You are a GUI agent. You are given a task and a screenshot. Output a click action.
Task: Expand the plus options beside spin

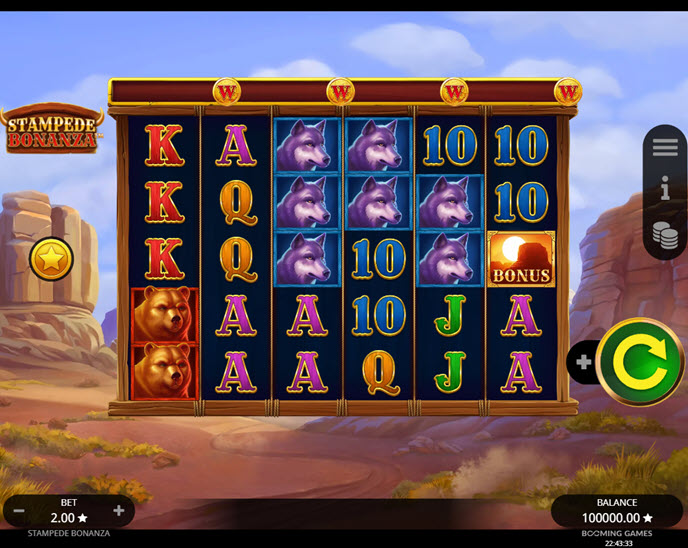pos(580,361)
